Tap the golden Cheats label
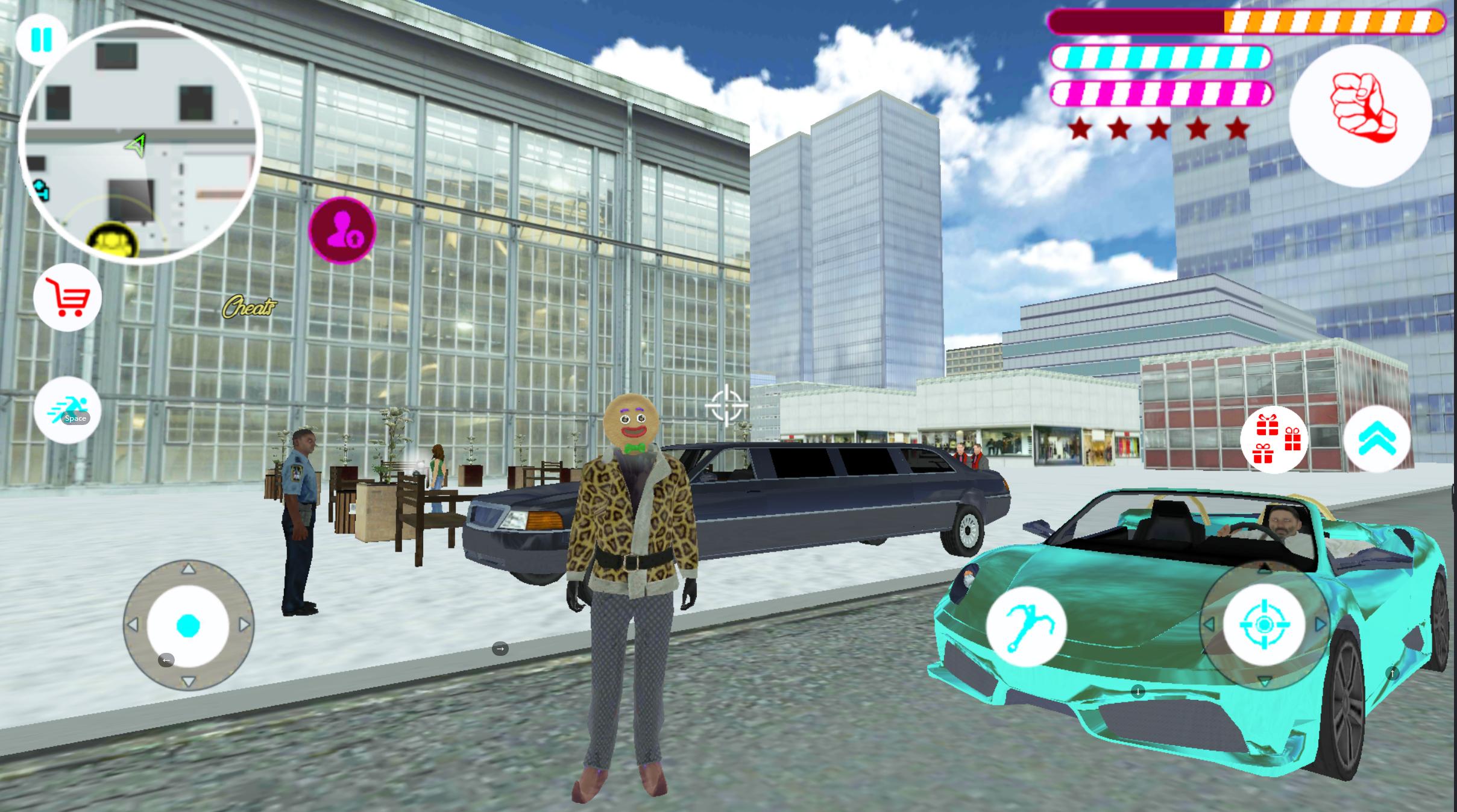The width and height of the screenshot is (1457, 812). pyautogui.click(x=250, y=307)
